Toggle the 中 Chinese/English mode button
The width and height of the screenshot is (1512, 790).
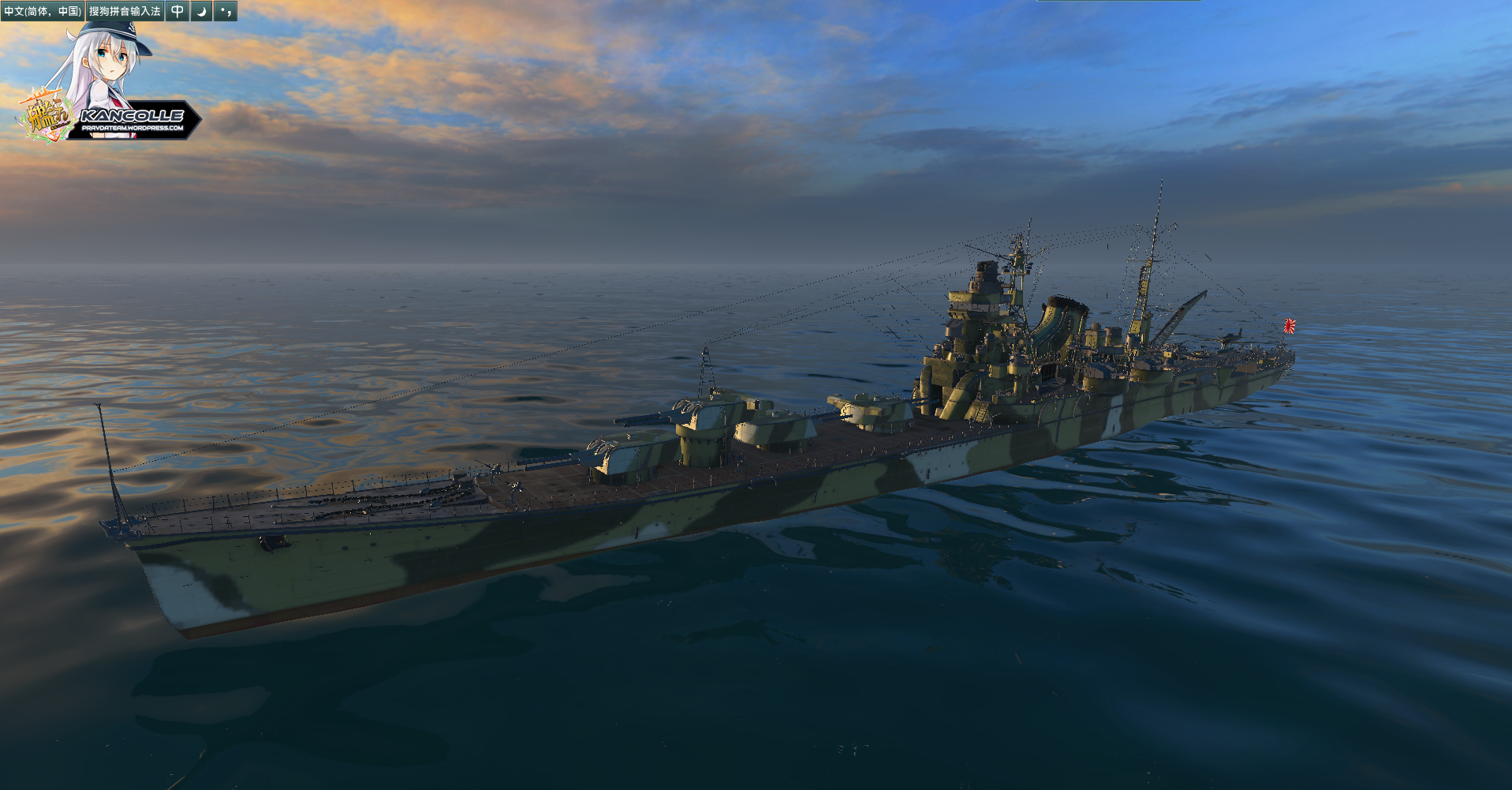177,11
